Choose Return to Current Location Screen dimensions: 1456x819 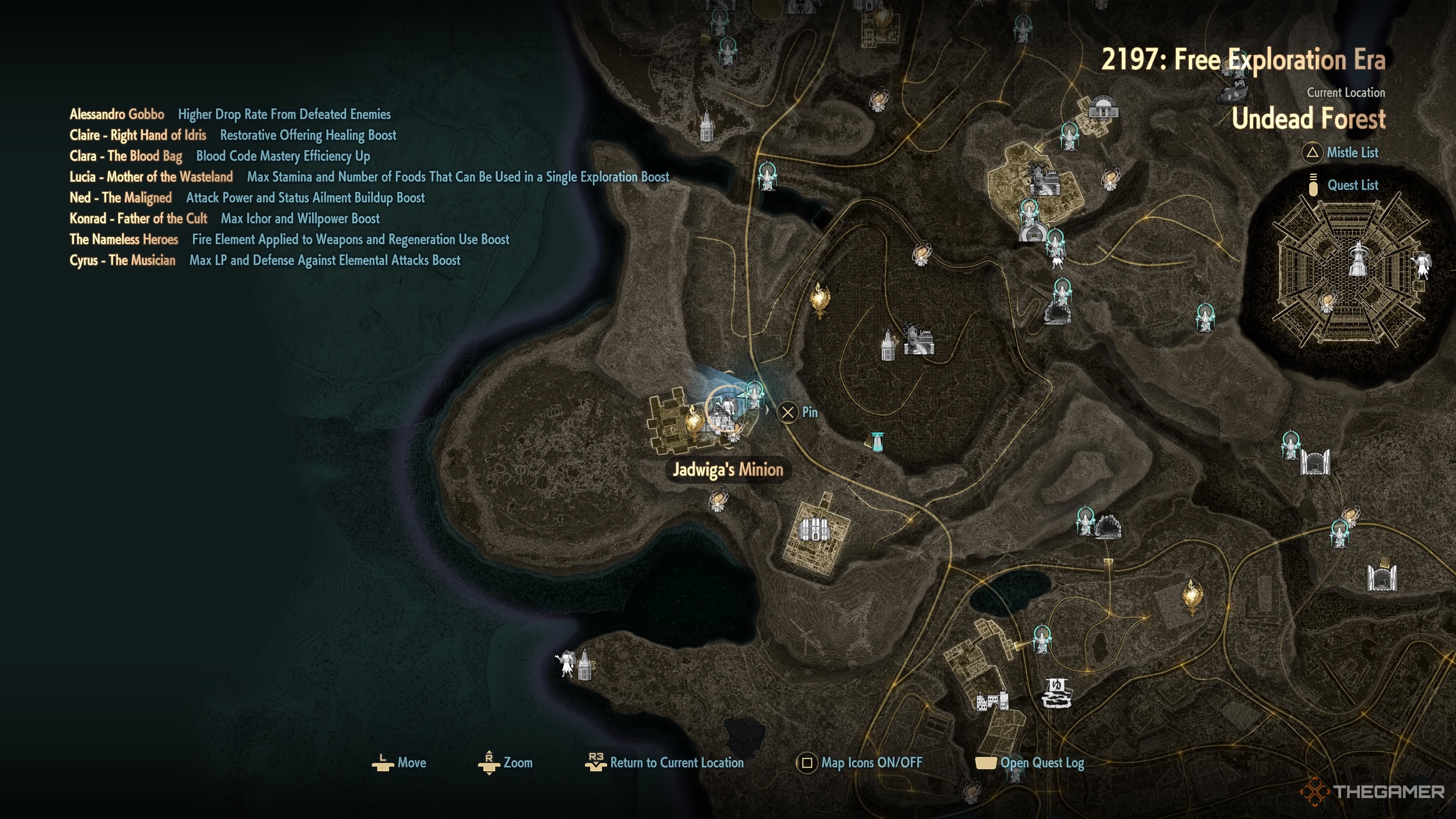pyautogui.click(x=676, y=763)
